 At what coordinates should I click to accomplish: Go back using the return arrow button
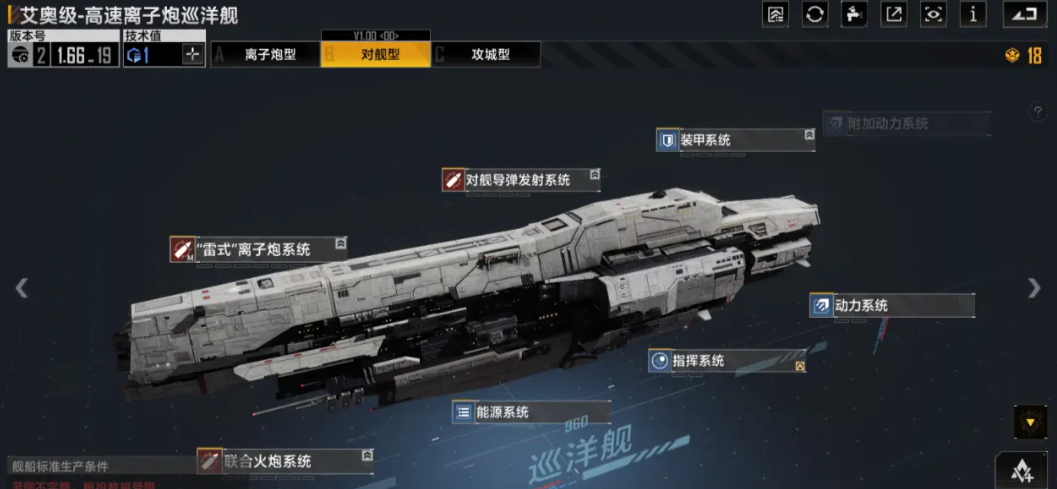click(1021, 14)
